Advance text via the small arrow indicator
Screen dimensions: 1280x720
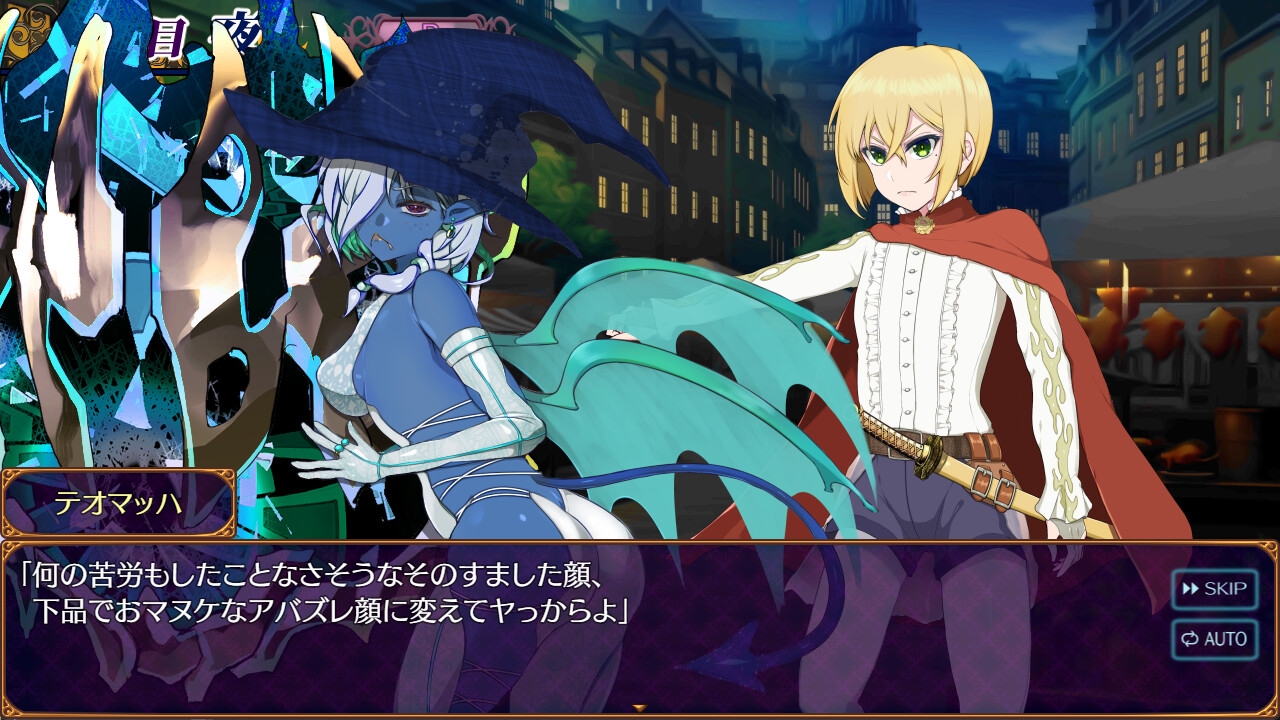tap(640, 708)
